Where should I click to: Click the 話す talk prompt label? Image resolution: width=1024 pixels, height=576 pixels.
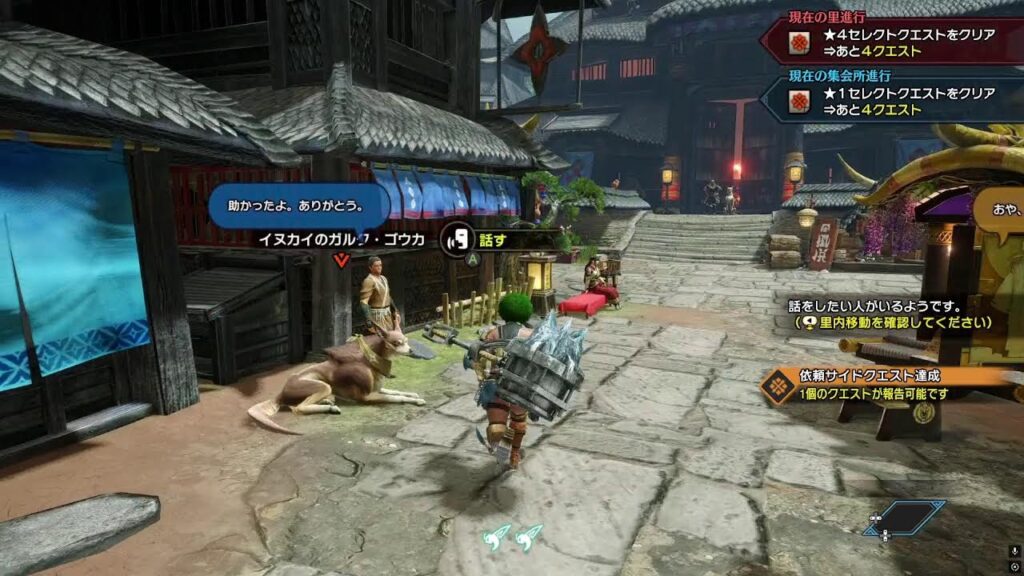492,240
